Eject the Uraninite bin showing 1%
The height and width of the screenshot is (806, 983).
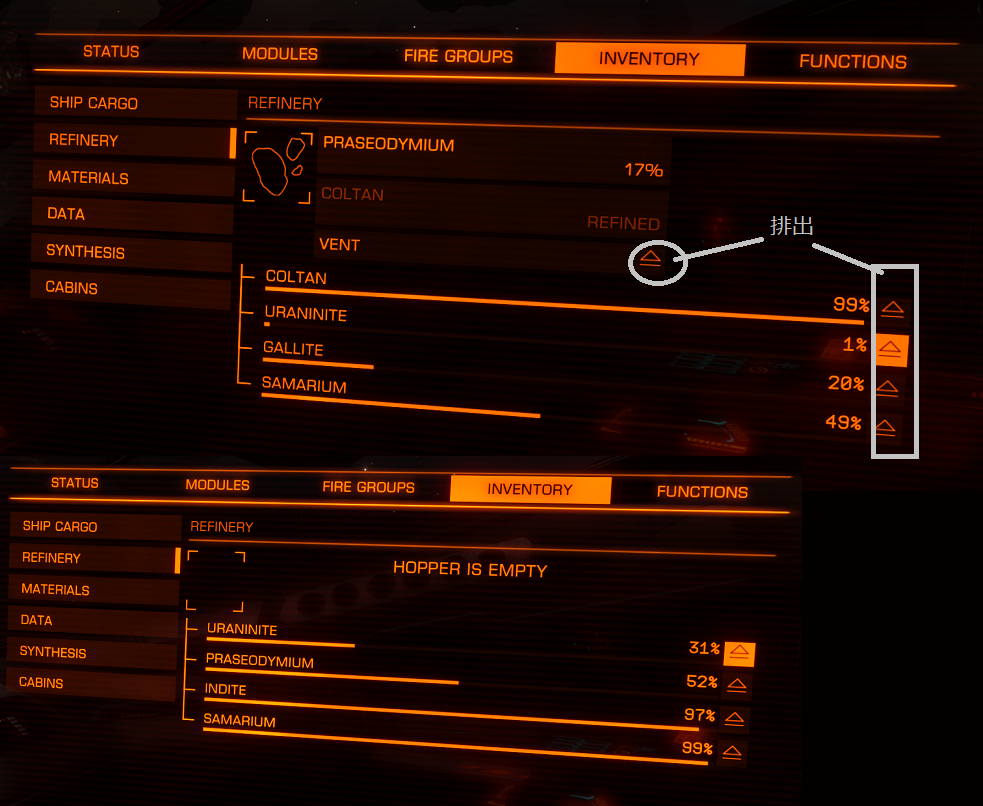click(890, 348)
